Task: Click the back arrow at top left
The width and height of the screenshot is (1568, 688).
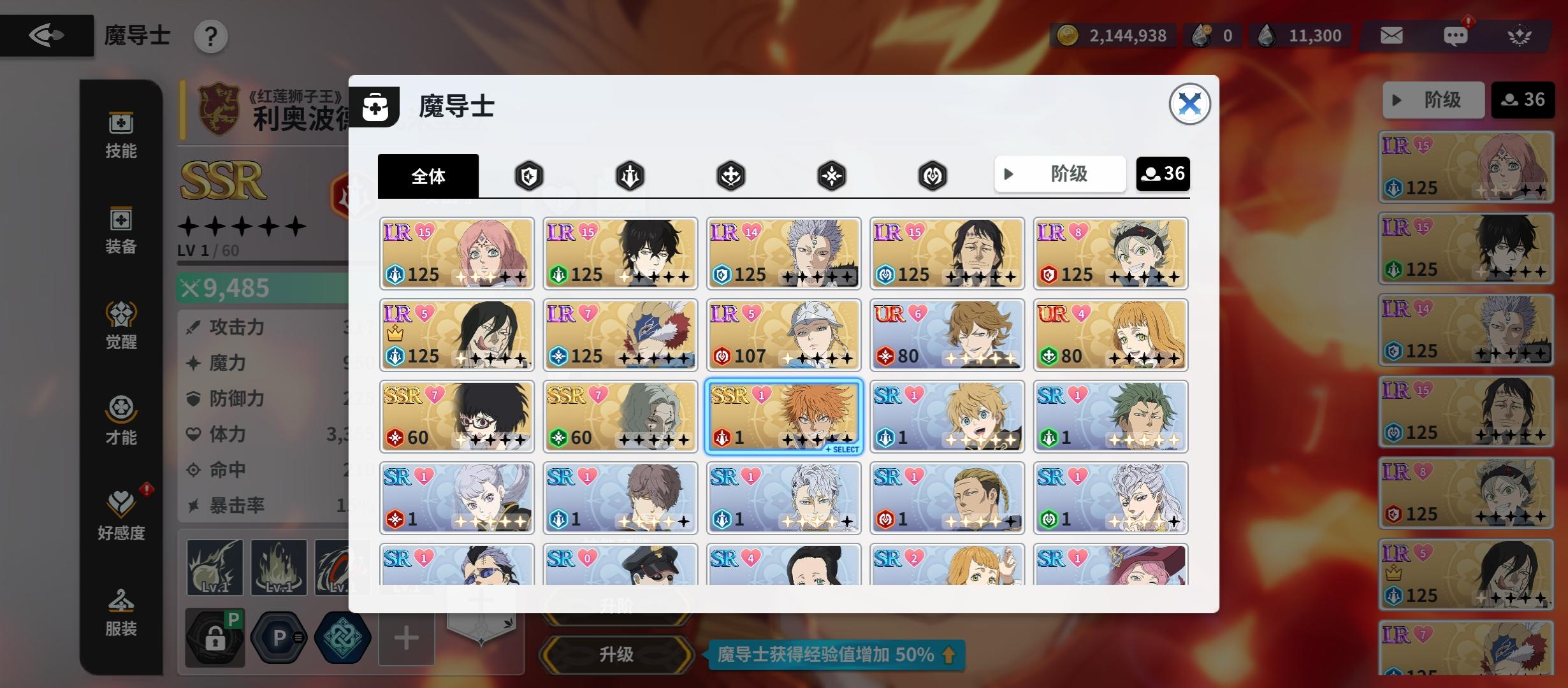Action: coord(47,35)
